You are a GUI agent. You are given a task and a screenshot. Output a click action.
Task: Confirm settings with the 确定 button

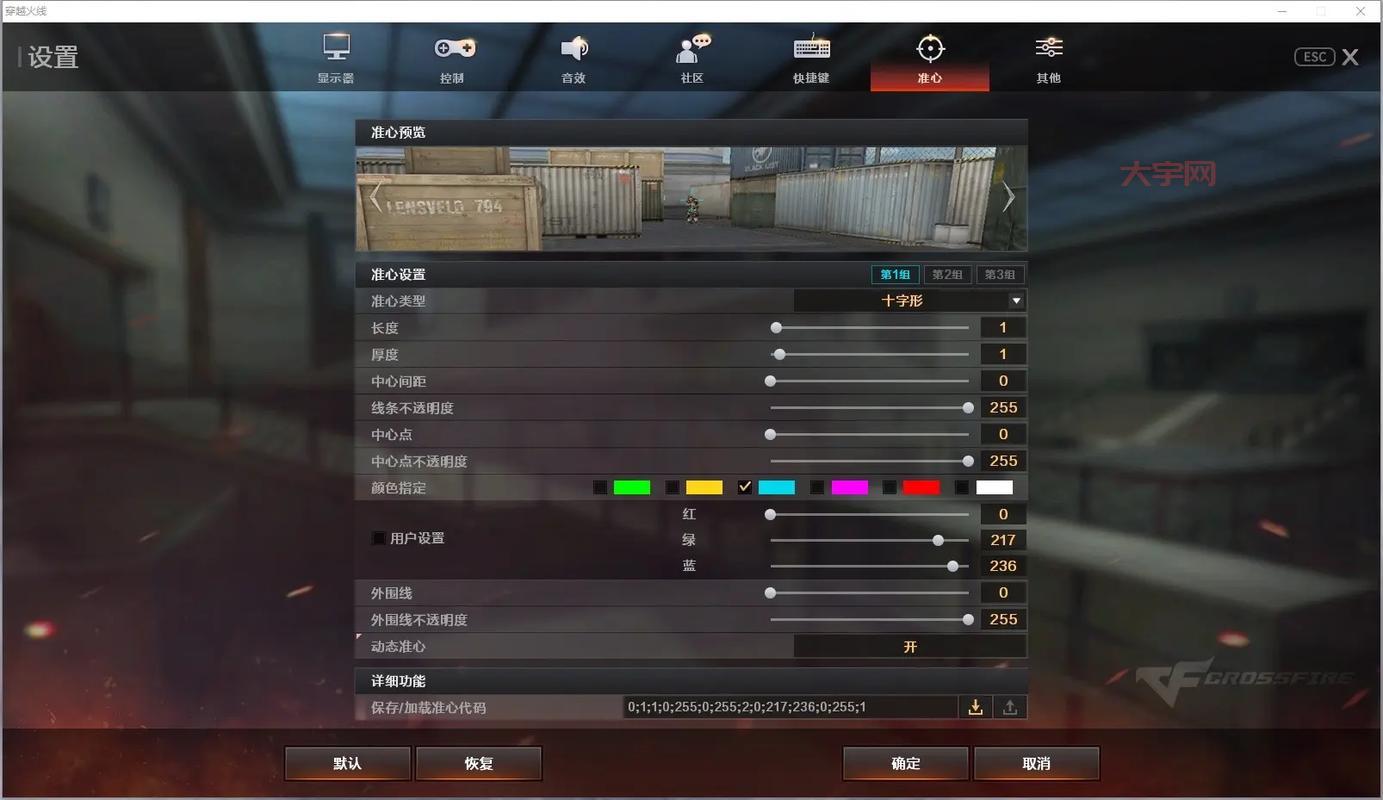point(905,762)
